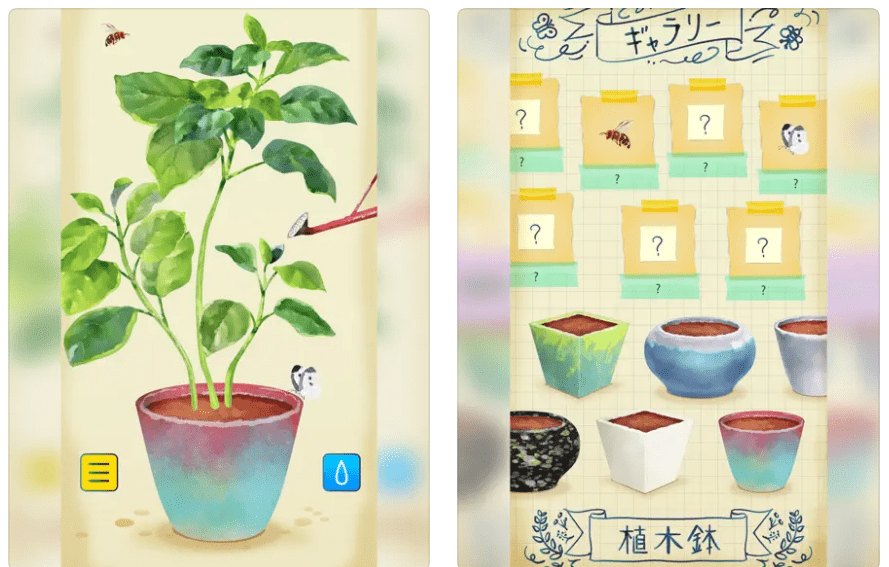889x567 pixels.
Task: Select the white butterfly gallery card
Action: [793, 137]
